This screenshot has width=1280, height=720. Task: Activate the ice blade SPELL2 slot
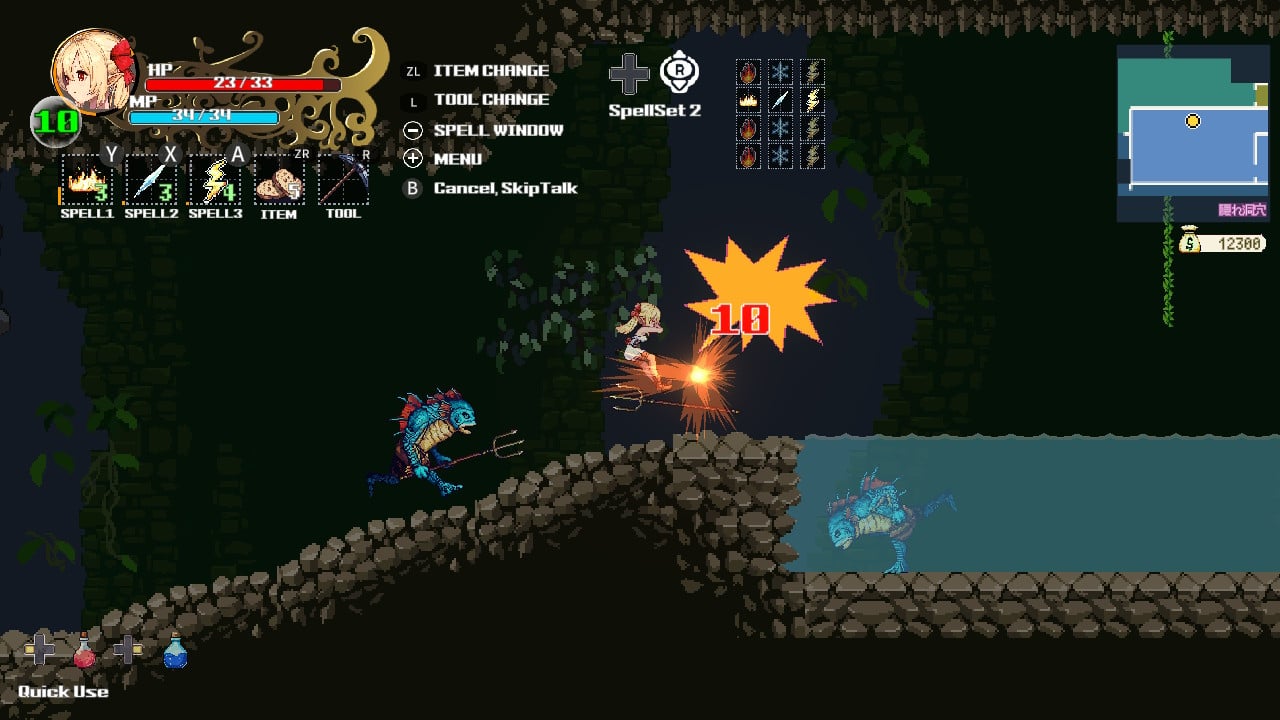tap(150, 181)
